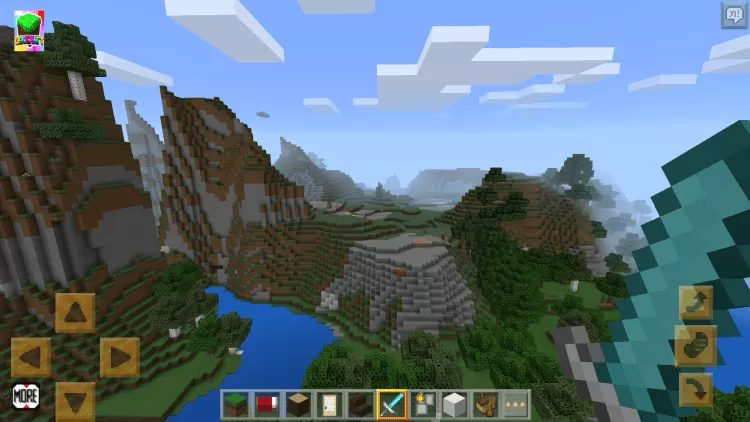Tap the move backward arrow button

[x=75, y=400]
